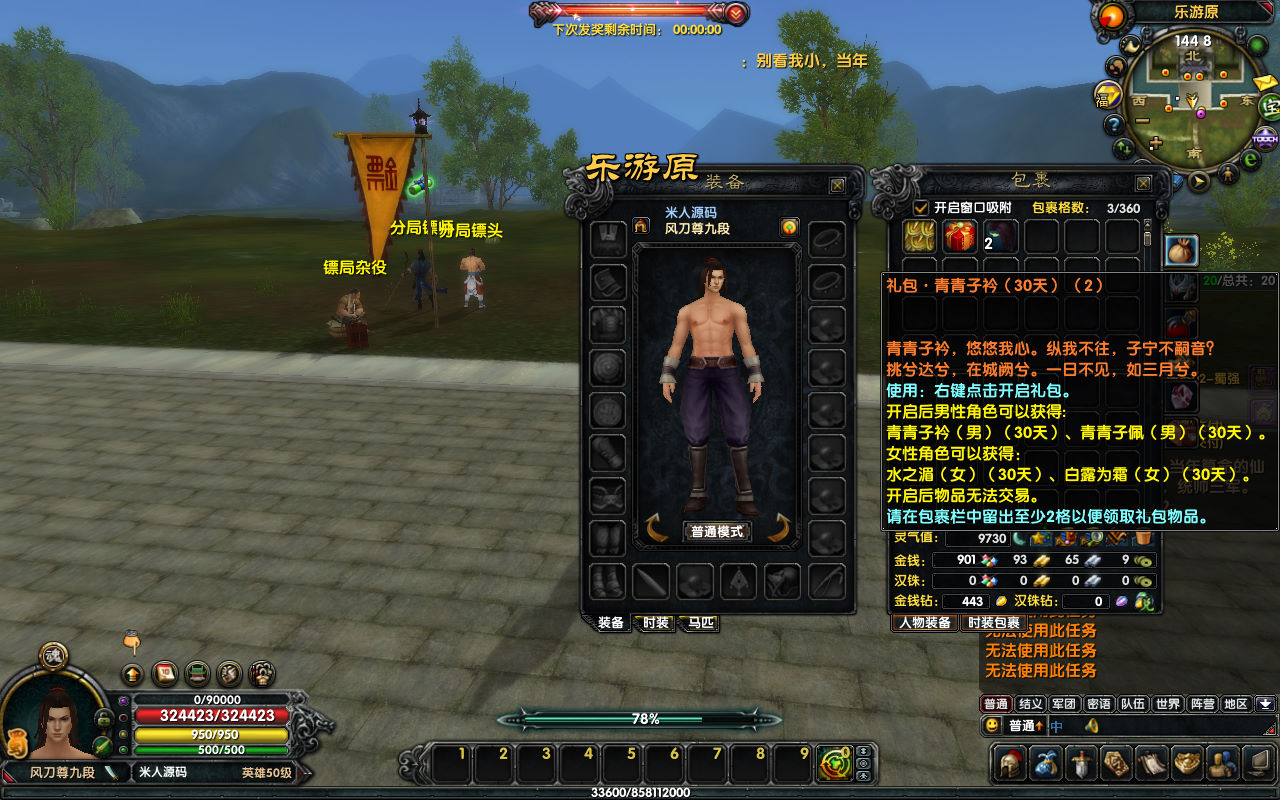Close the 装备 equipment window
1280x800 pixels.
837,185
